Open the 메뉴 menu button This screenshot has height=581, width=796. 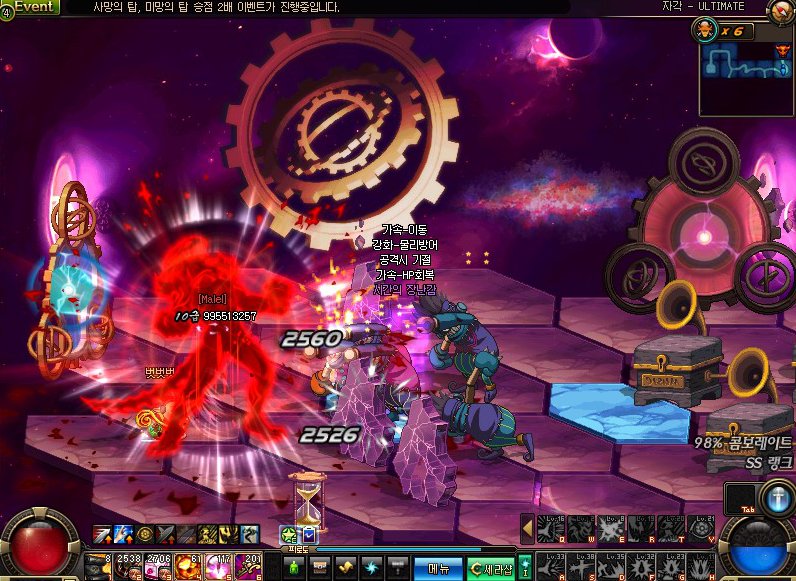click(x=437, y=568)
